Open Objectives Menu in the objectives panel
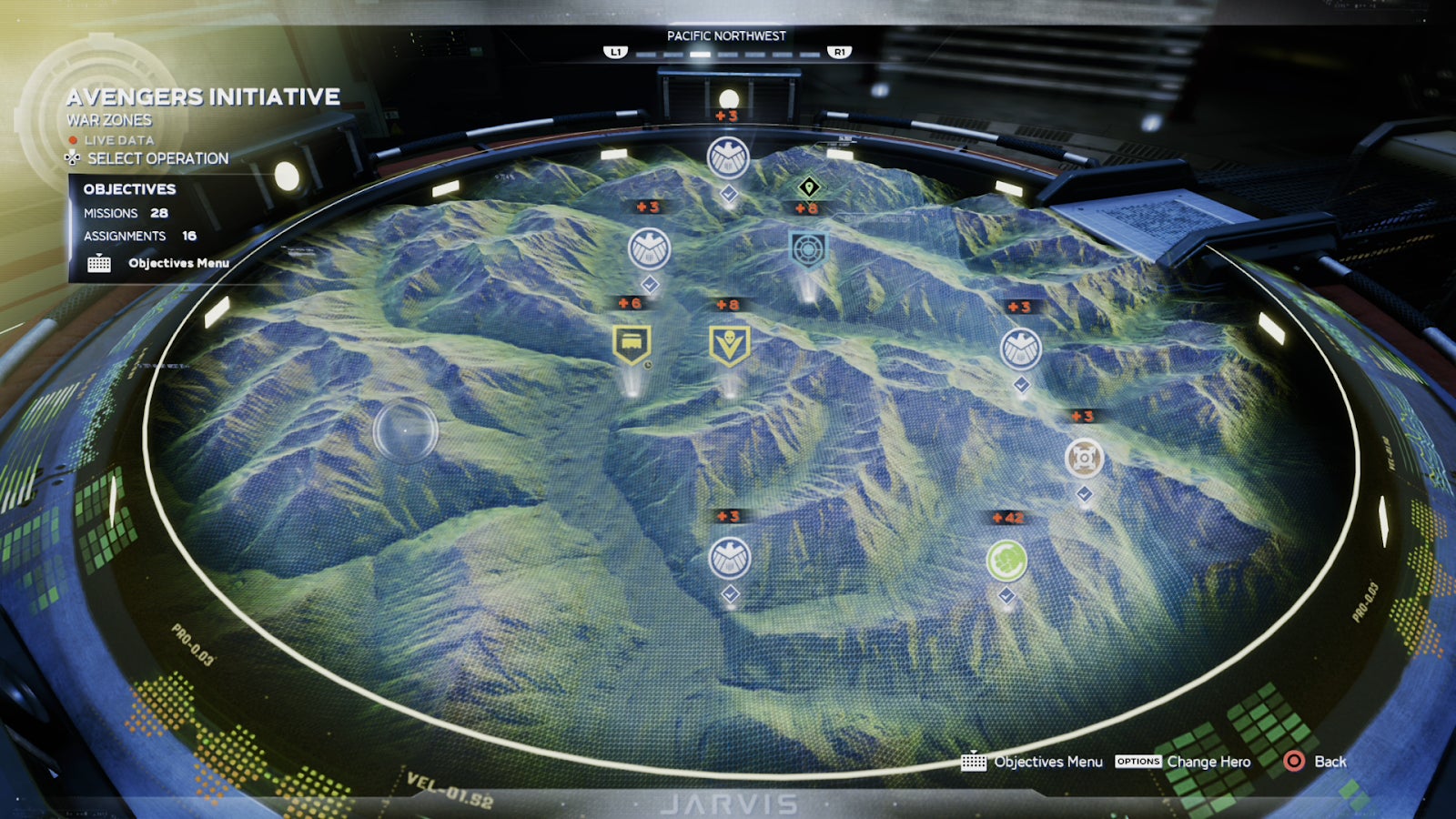The image size is (1456, 819). pos(177,263)
